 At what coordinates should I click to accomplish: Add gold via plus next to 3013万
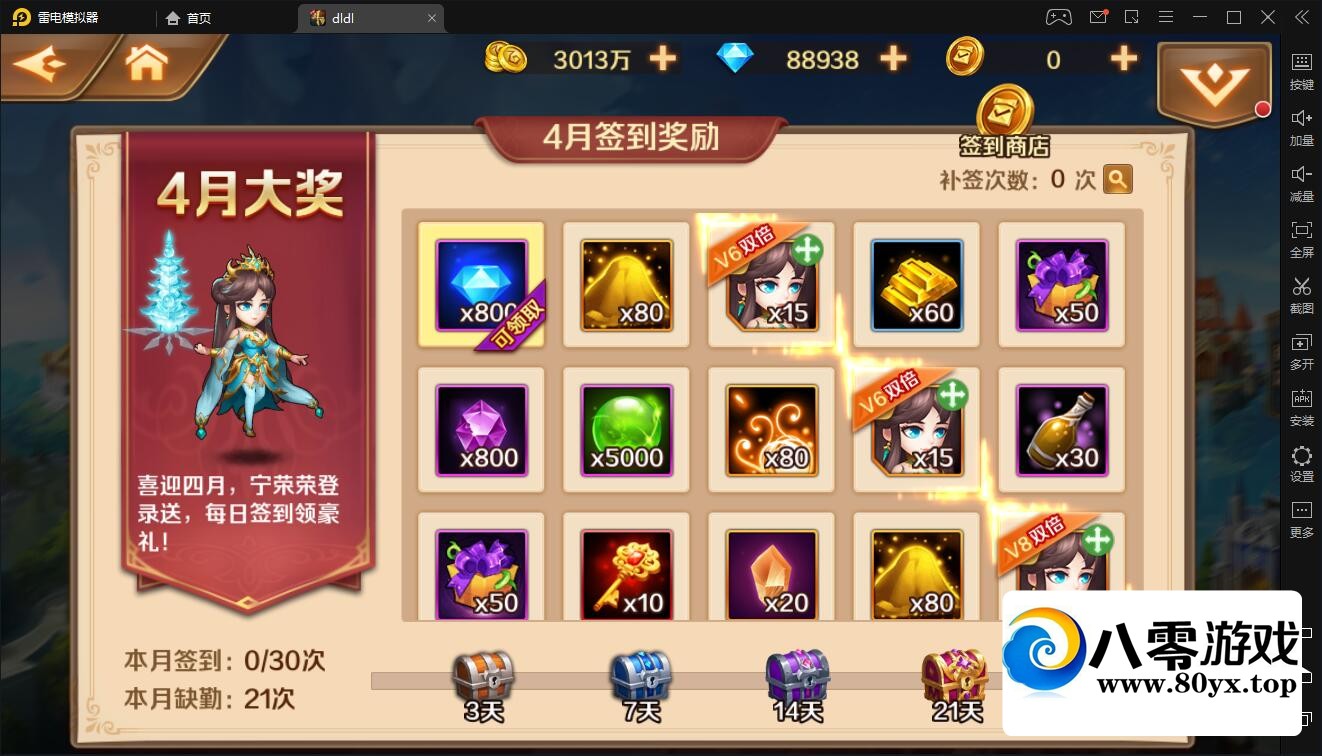pyautogui.click(x=662, y=59)
